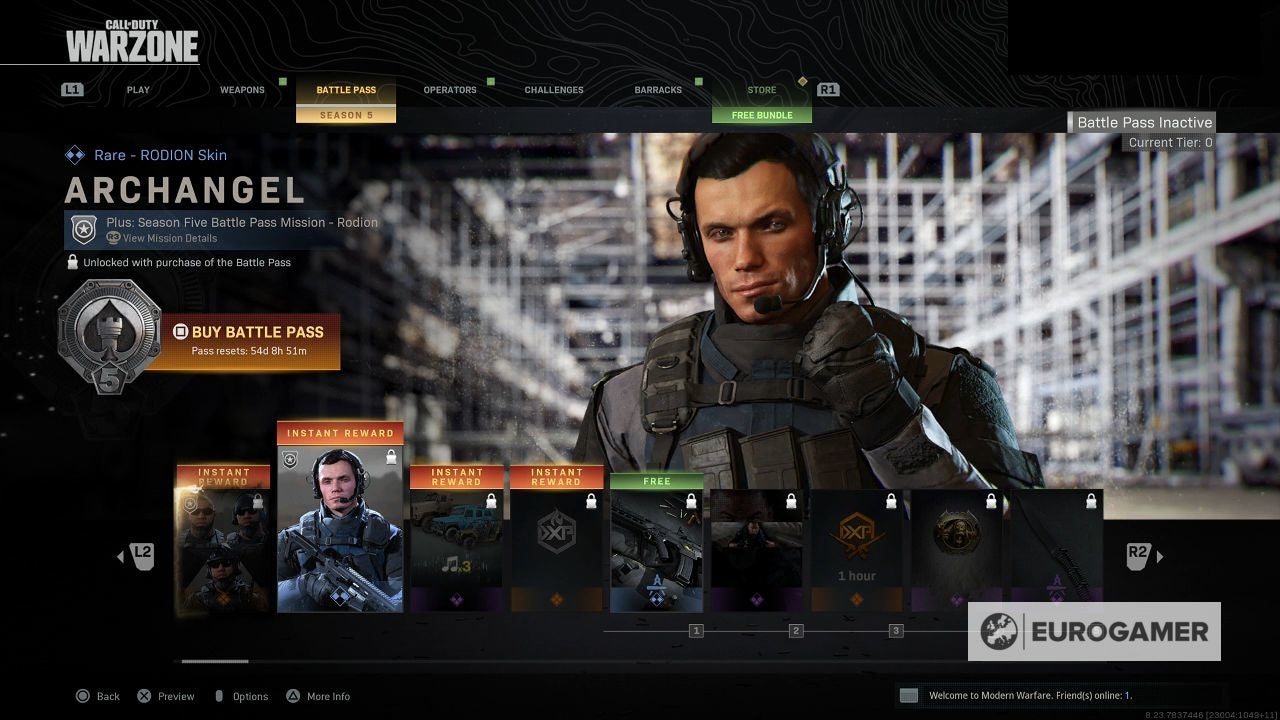Screen dimensions: 1280x720
Task: Go to the Operators tab
Action: coord(450,90)
